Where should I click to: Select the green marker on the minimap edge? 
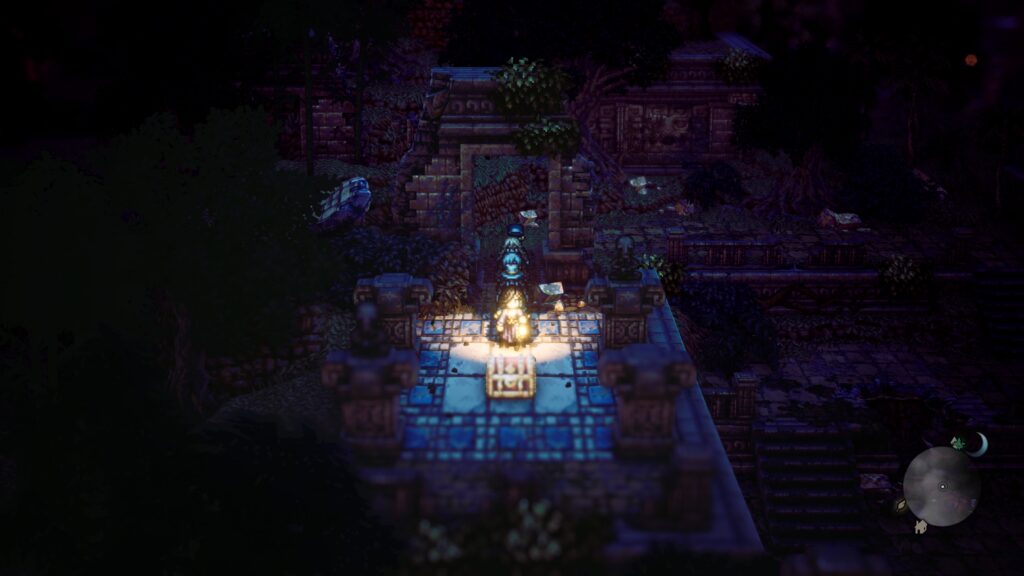click(x=957, y=443)
